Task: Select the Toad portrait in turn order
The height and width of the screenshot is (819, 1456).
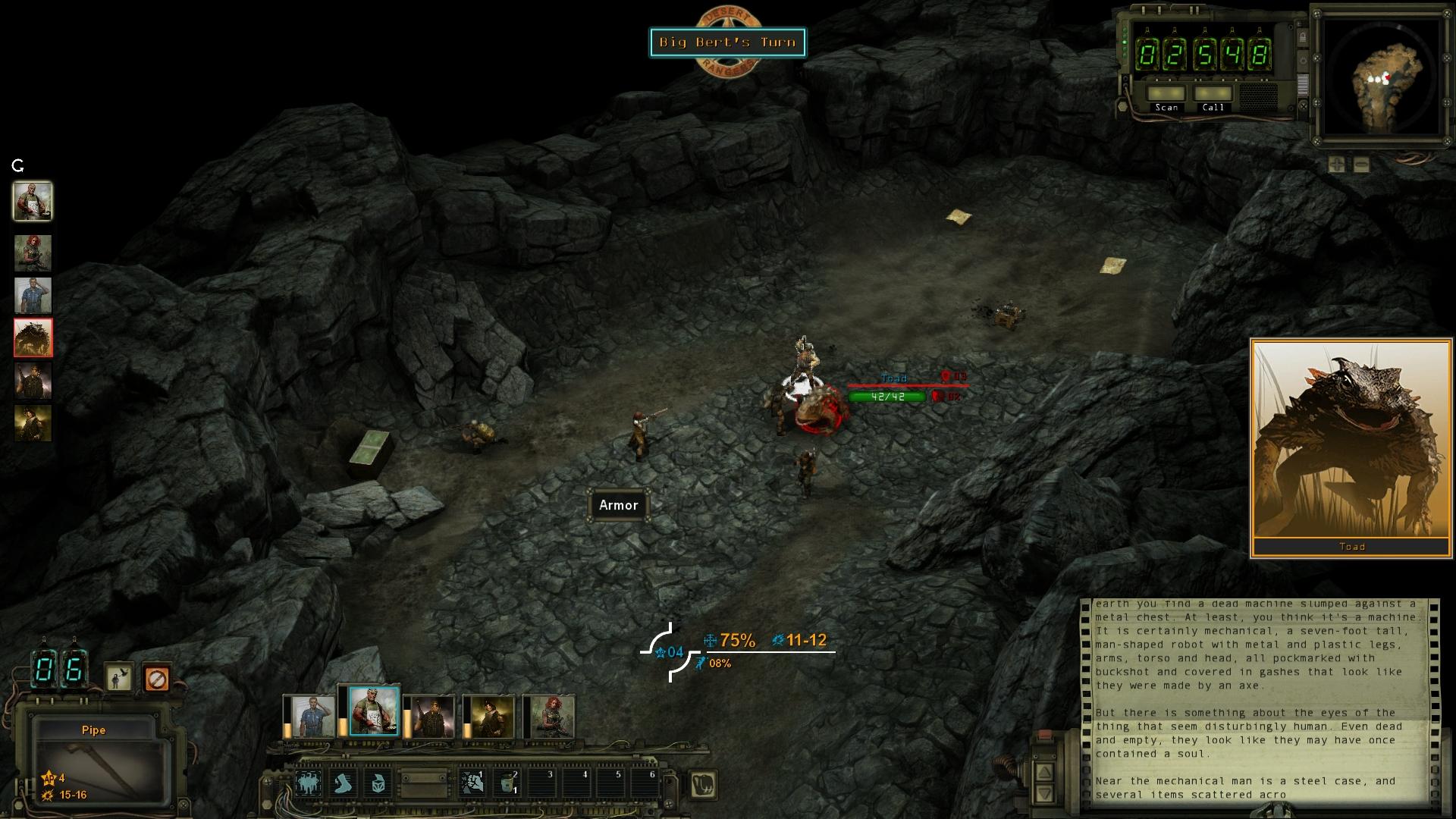Action: 33,337
